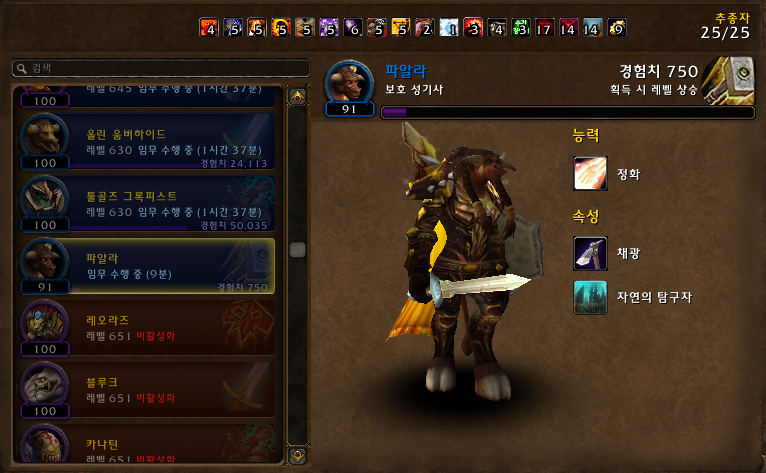Image resolution: width=766 pixels, height=473 pixels.
Task: Click the follower list scroll-up arrow
Action: [297, 97]
